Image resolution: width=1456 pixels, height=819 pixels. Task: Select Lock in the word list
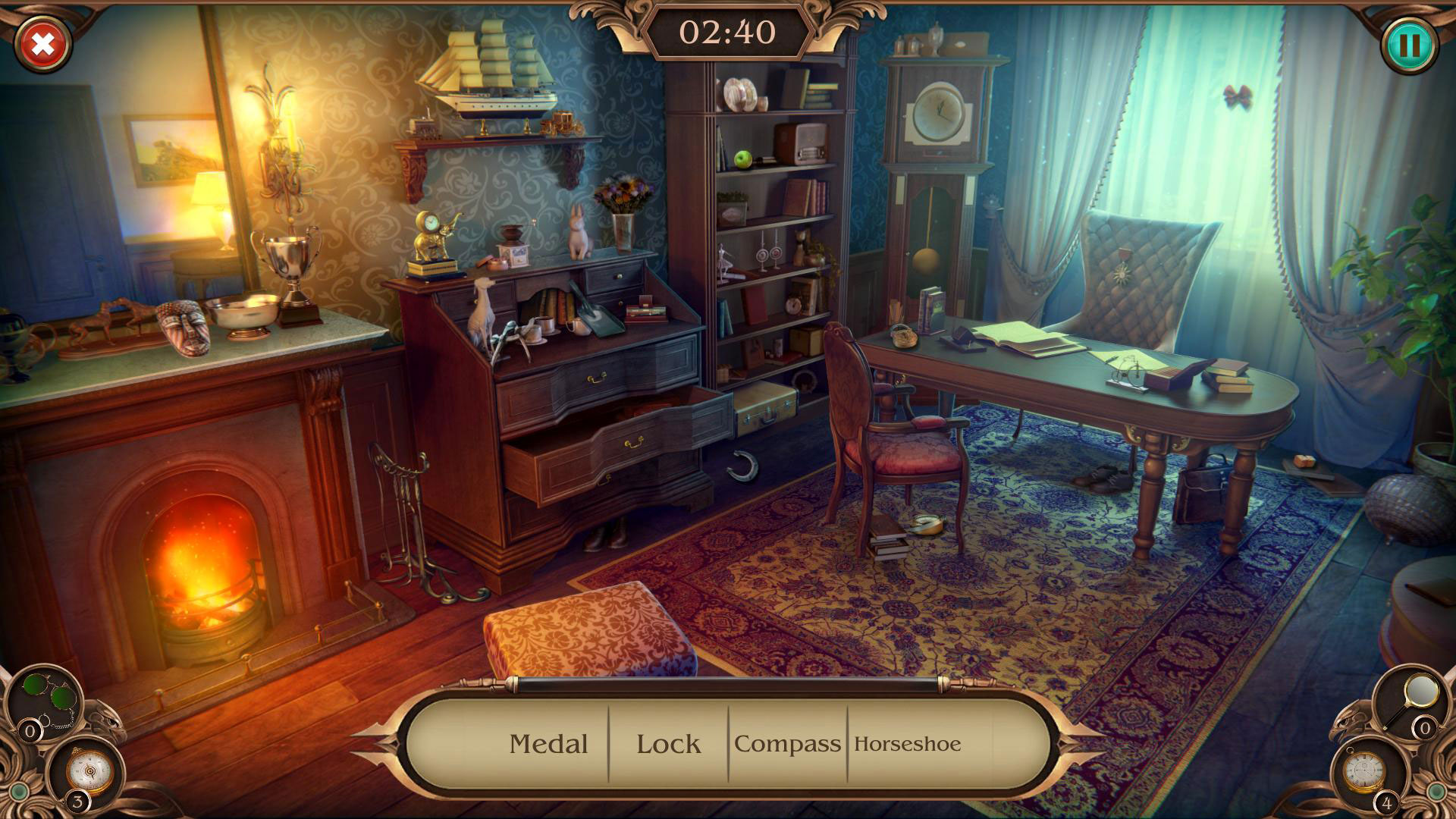[670, 744]
